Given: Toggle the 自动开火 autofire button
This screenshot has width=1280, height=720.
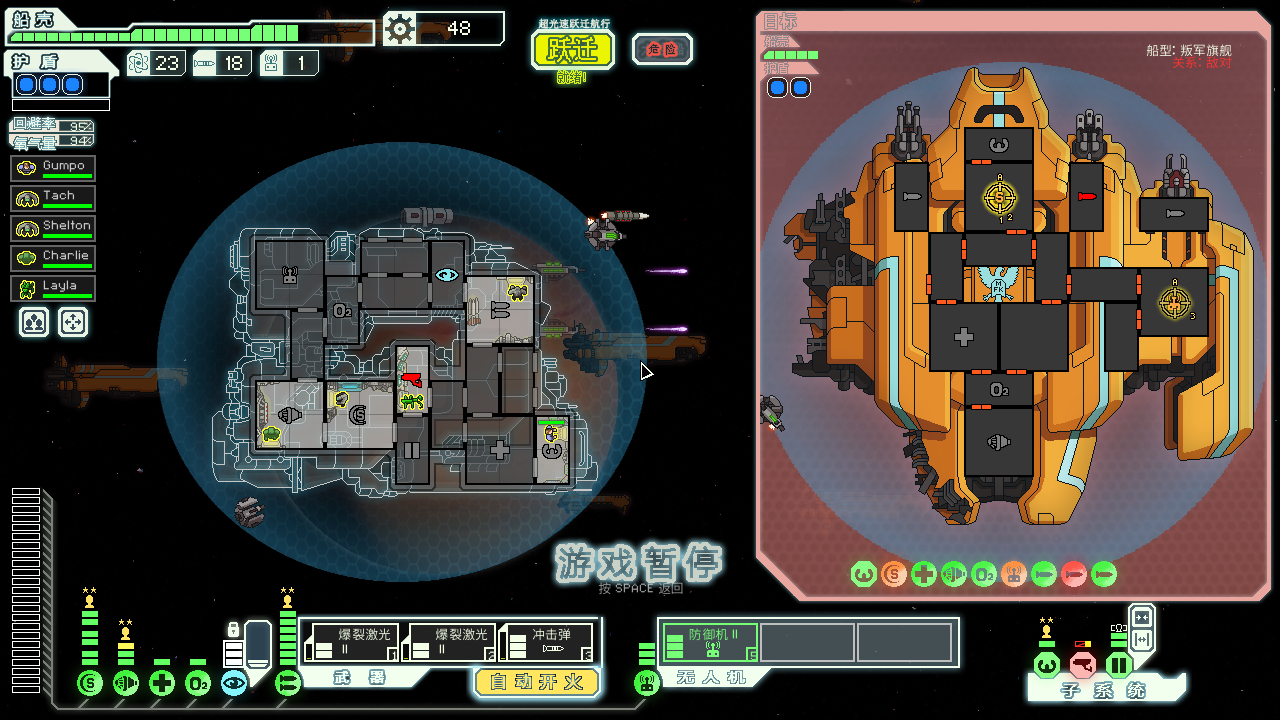Looking at the screenshot, I should (x=536, y=682).
